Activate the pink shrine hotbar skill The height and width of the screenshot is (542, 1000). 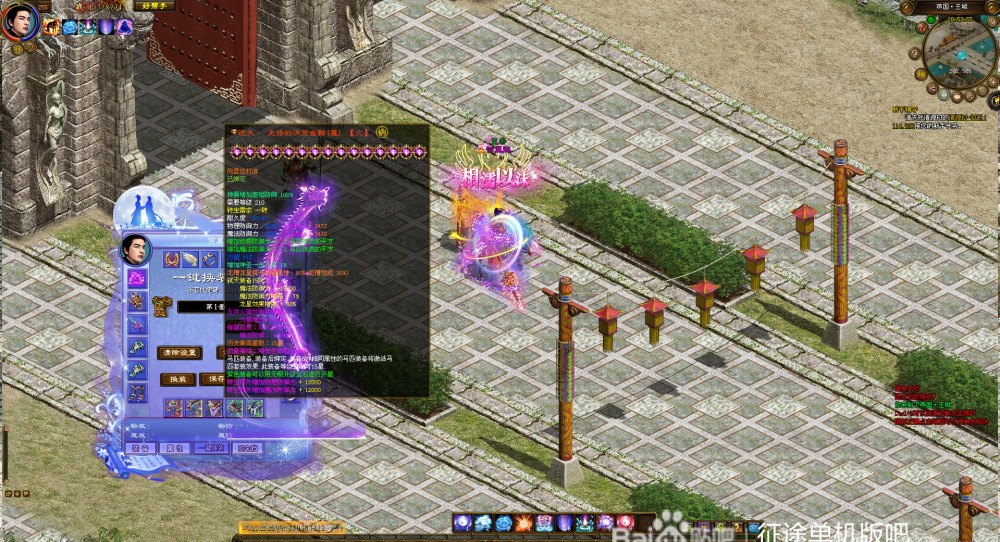tap(545, 523)
